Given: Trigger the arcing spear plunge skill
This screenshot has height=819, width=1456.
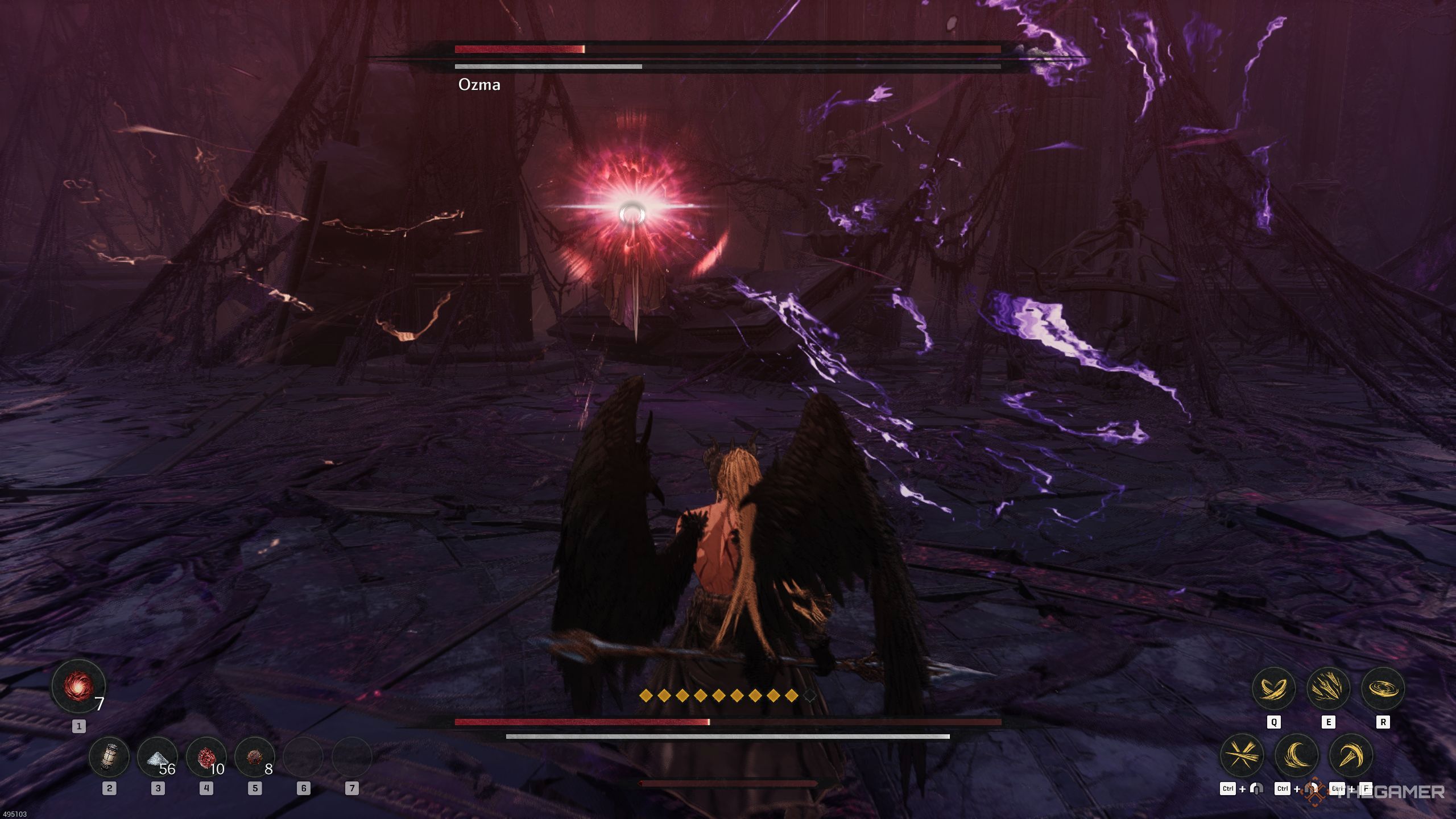Looking at the screenshot, I should coord(1351,756).
